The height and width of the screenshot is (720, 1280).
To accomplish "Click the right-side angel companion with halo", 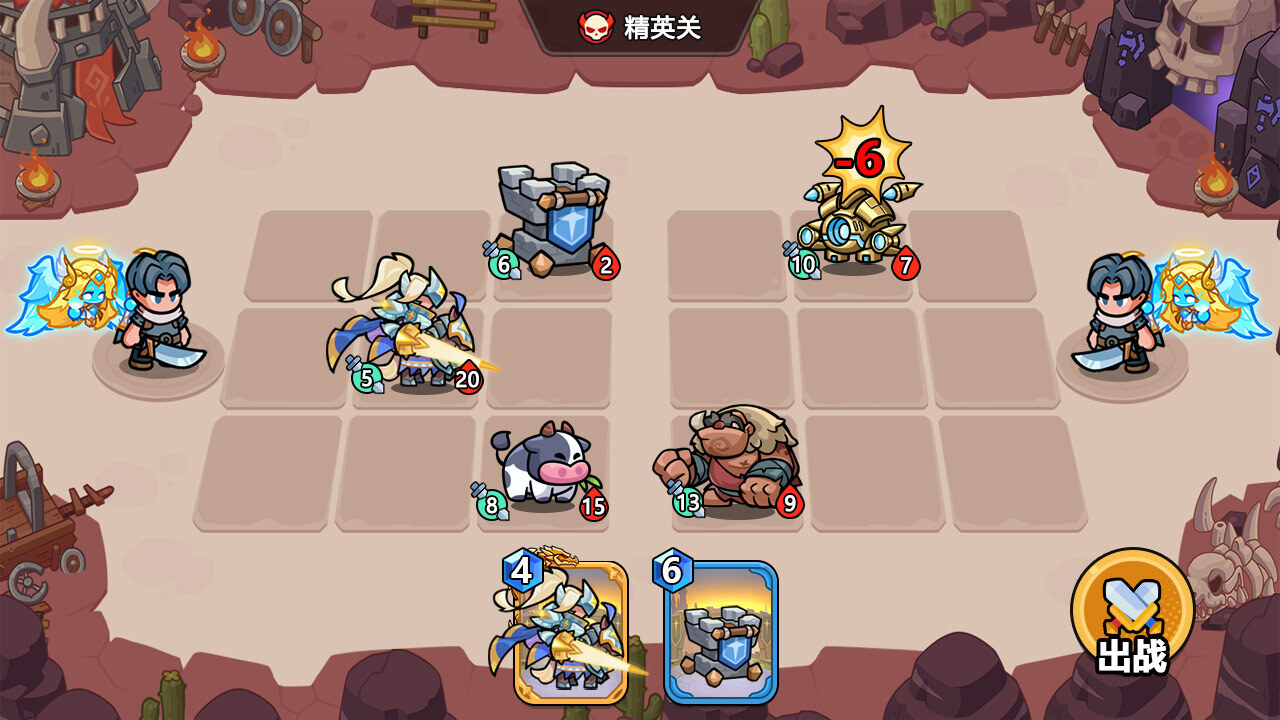I will [1185, 300].
